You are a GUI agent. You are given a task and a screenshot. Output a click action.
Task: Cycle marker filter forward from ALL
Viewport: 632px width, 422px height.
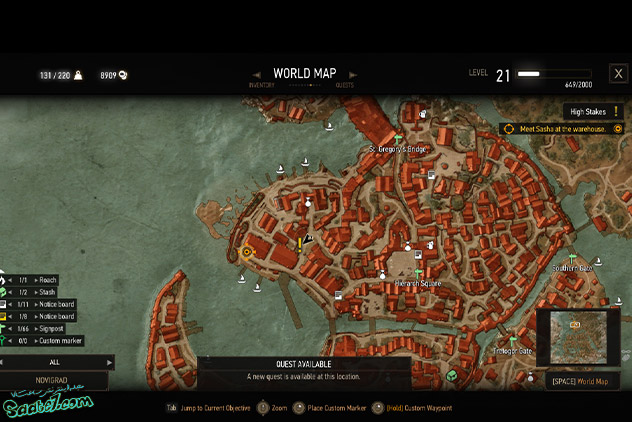[109, 362]
